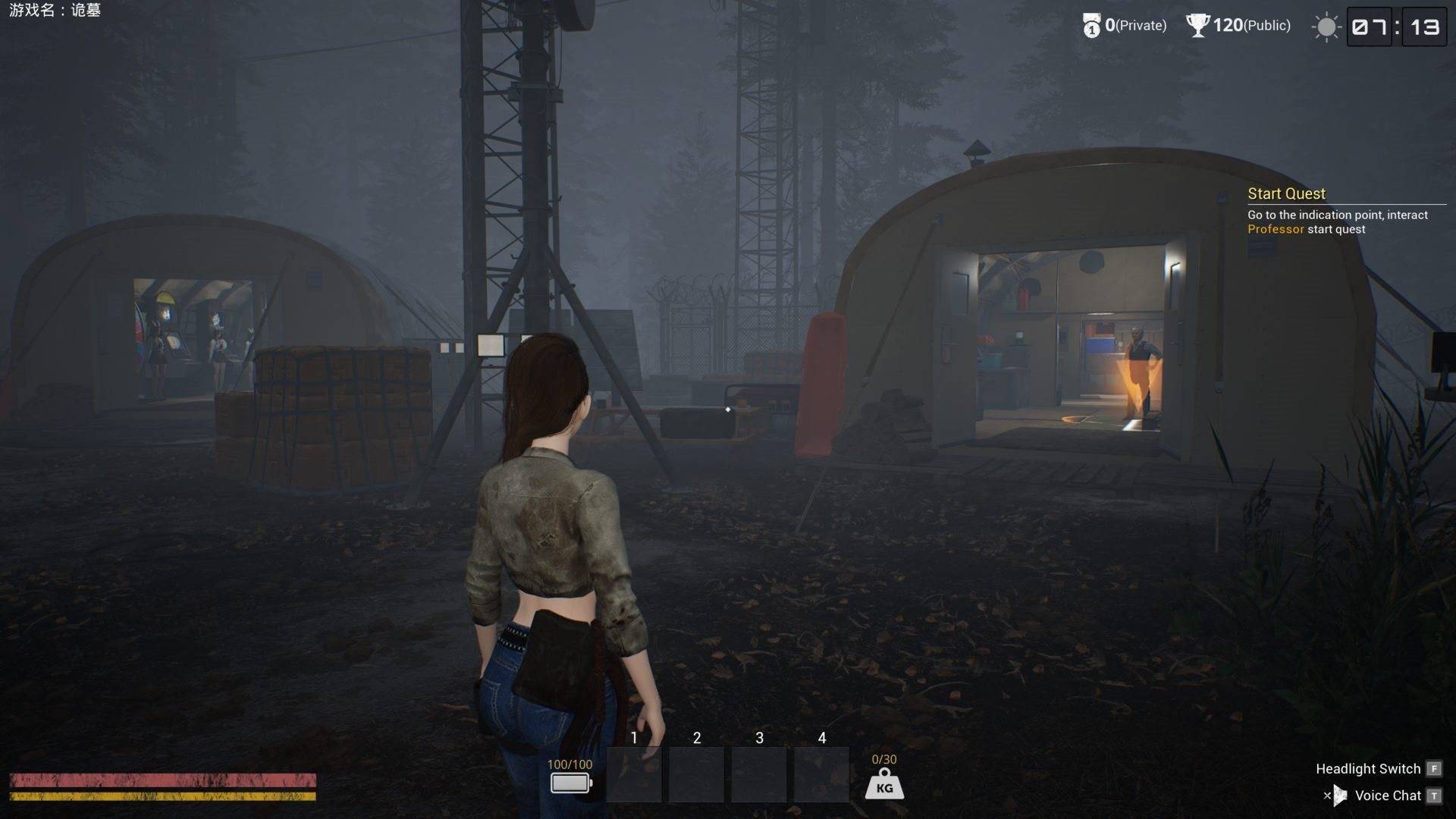Select the sun daytime icon

coord(1326,27)
